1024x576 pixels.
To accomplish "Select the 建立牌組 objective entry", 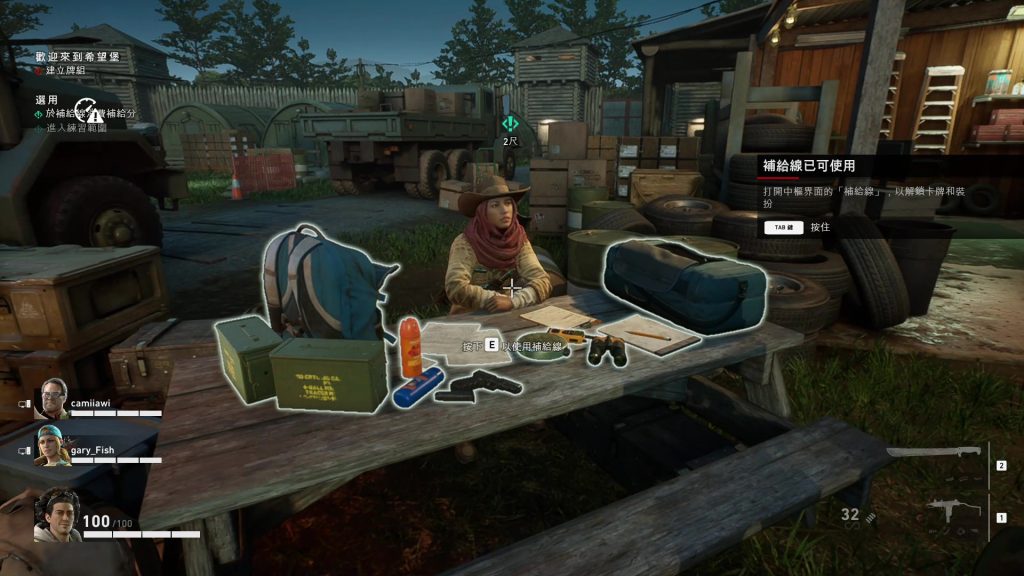I will tap(68, 70).
